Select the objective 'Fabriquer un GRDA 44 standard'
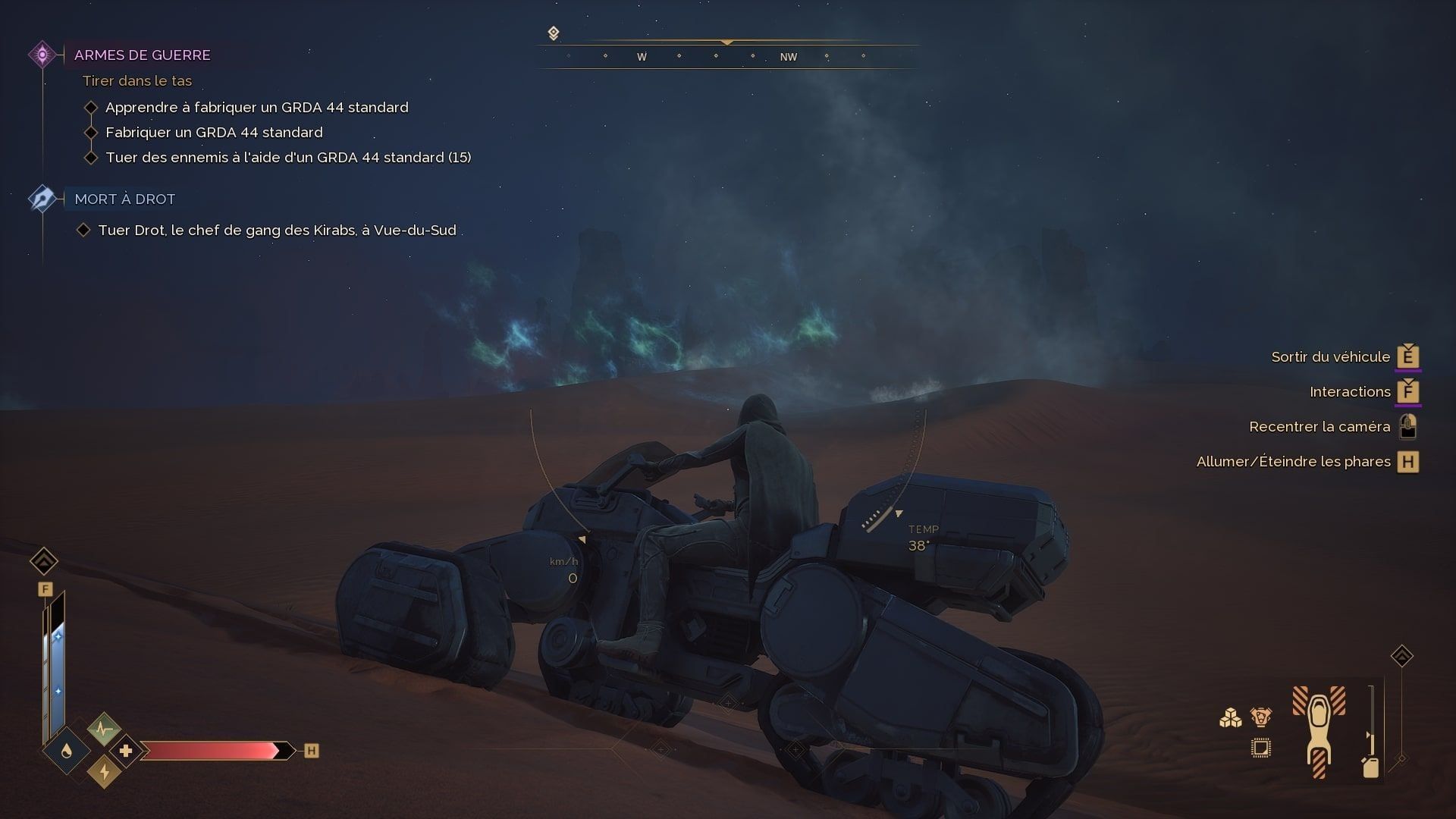1456x819 pixels. point(214,132)
